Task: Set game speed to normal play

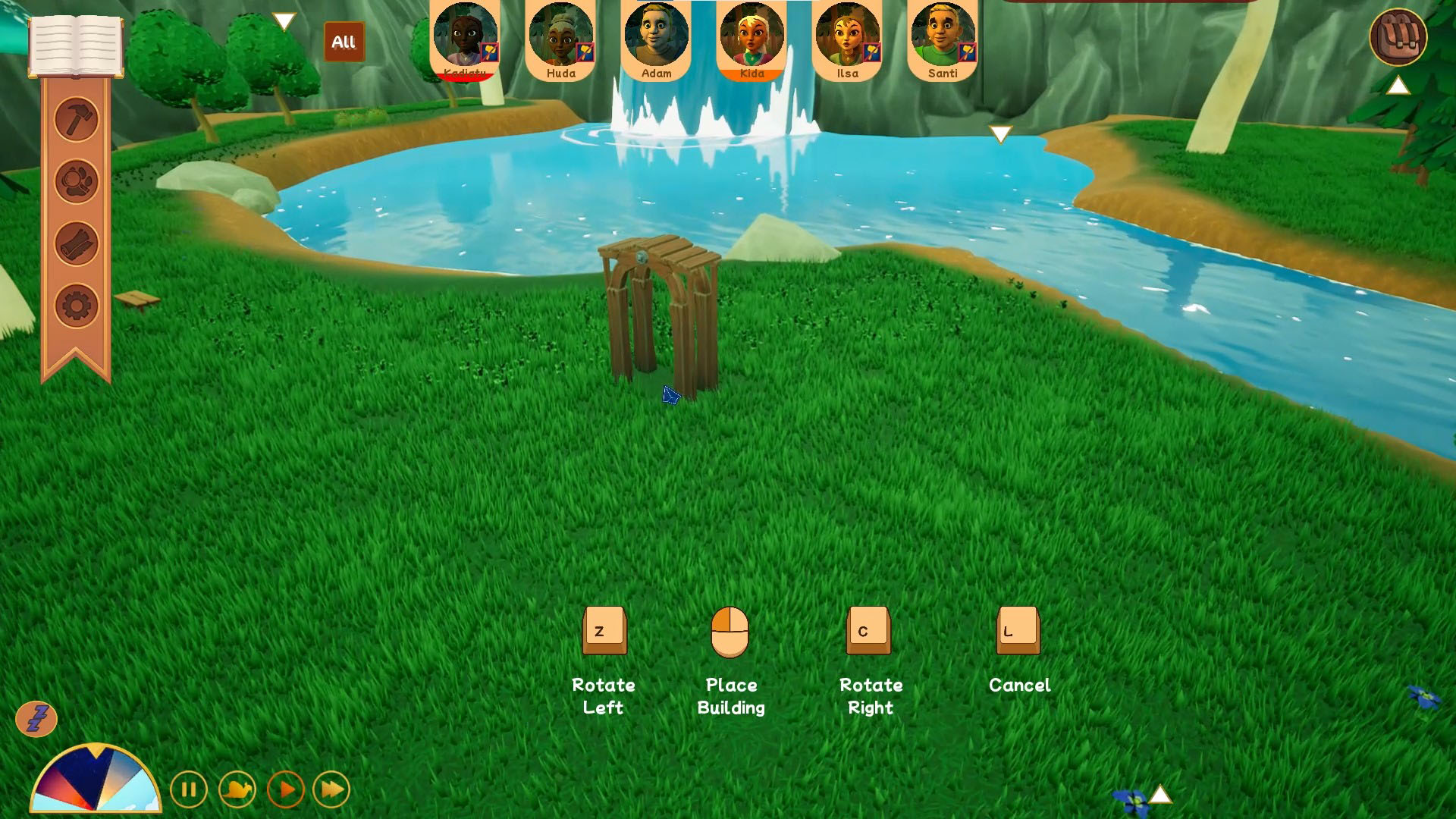Action: (286, 790)
